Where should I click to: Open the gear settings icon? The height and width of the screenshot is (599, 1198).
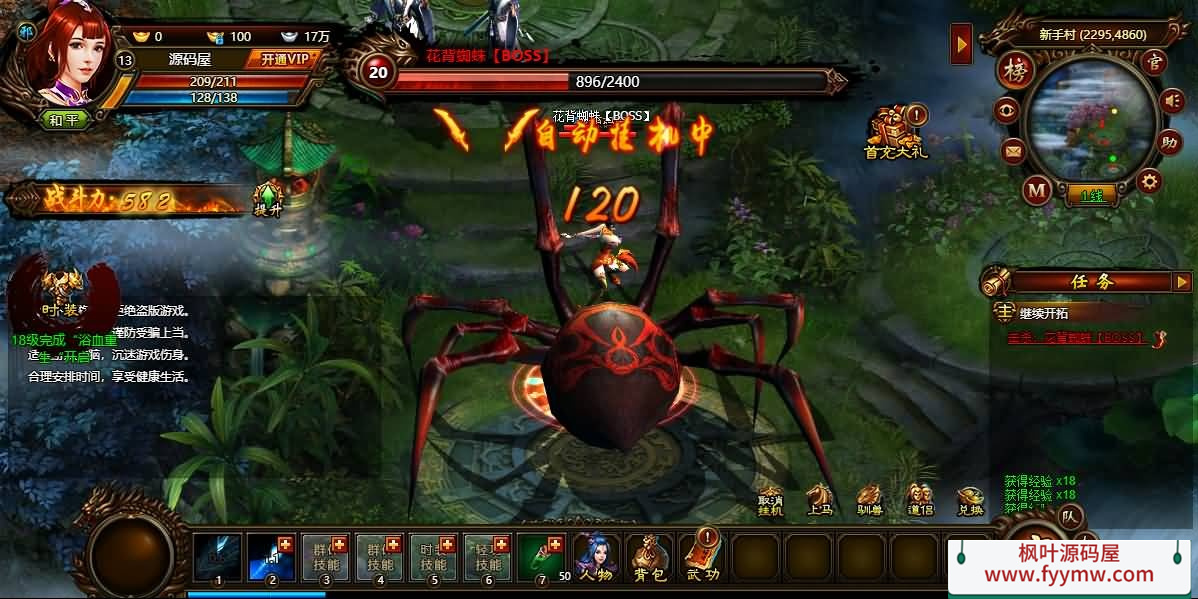click(x=1150, y=181)
